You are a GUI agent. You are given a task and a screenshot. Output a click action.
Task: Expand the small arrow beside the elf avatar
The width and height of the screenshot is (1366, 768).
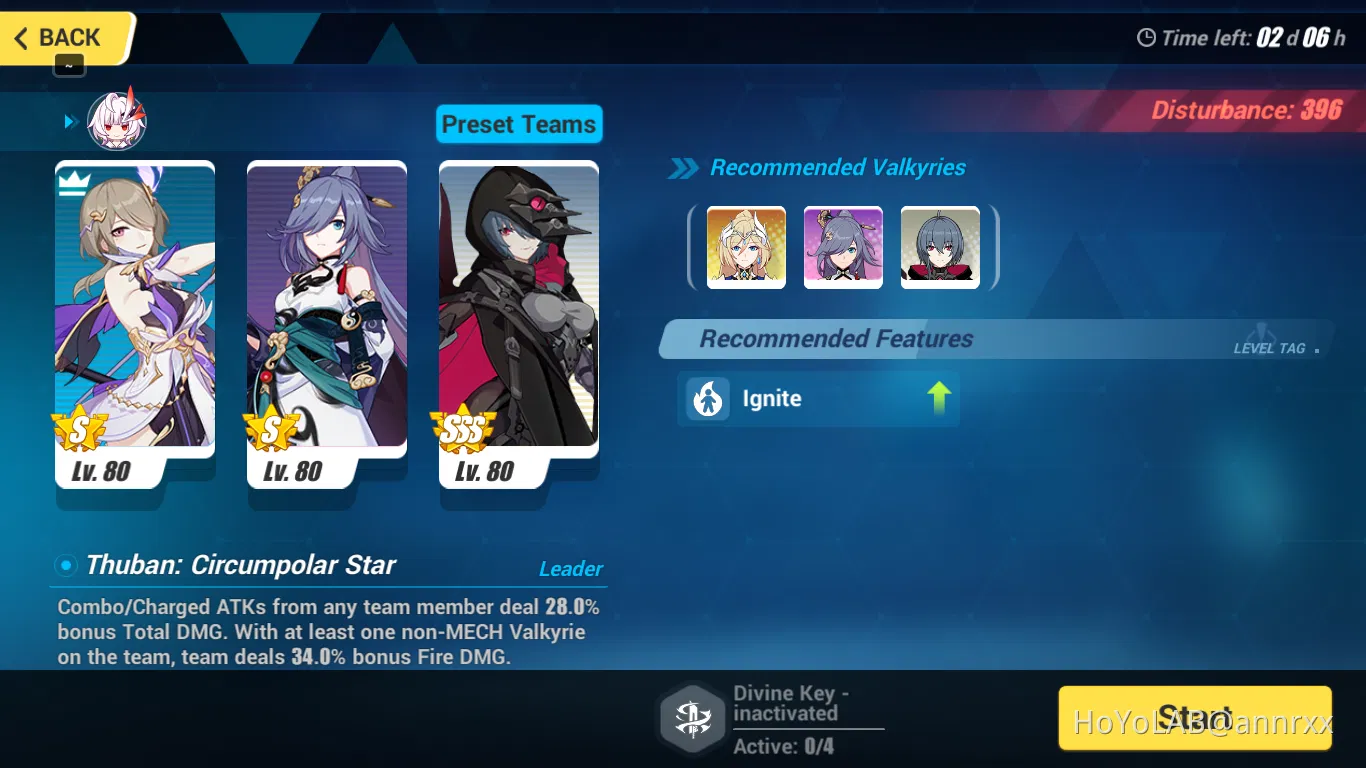click(69, 121)
